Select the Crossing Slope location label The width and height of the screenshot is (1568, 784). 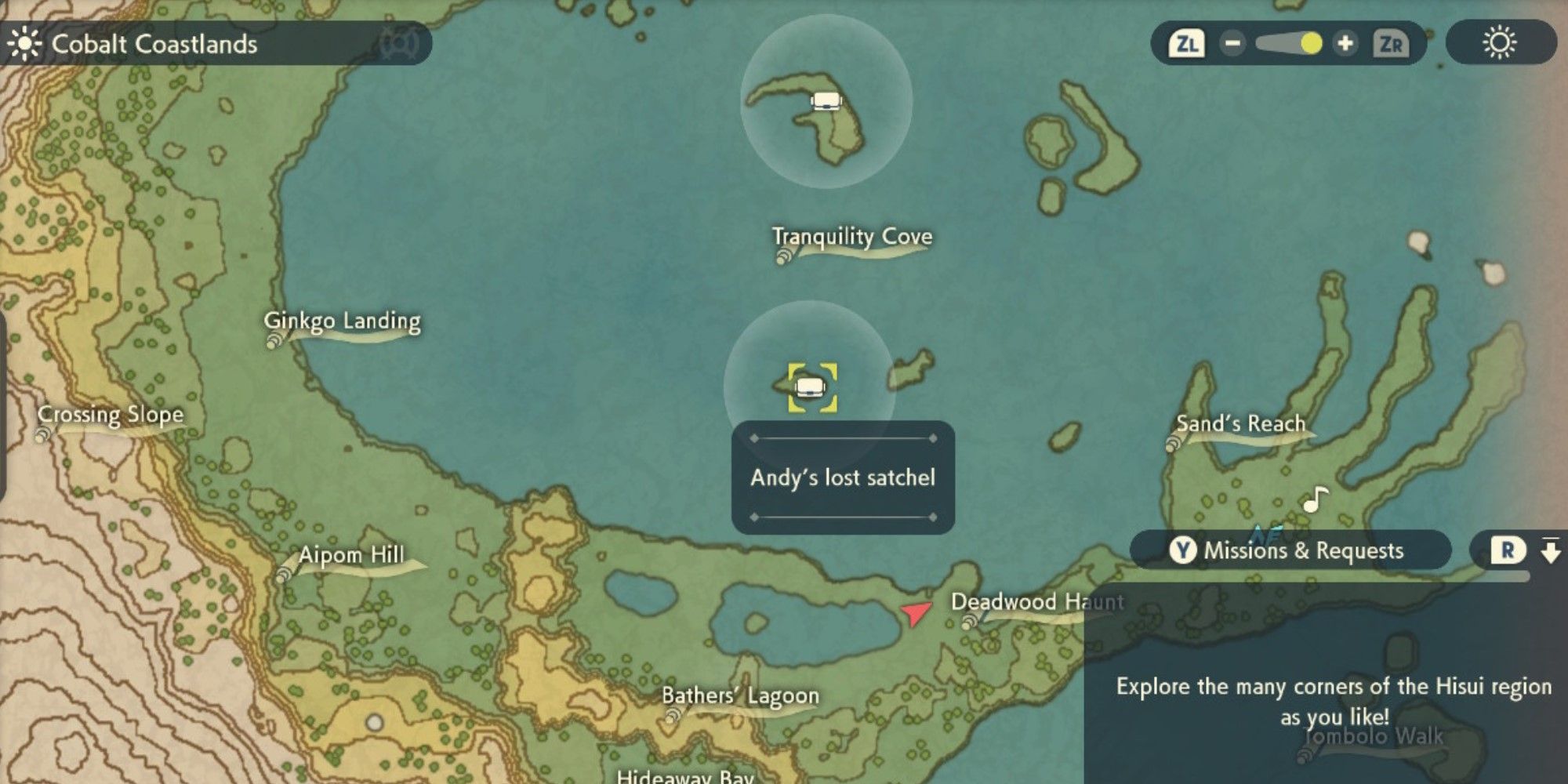click(x=111, y=415)
